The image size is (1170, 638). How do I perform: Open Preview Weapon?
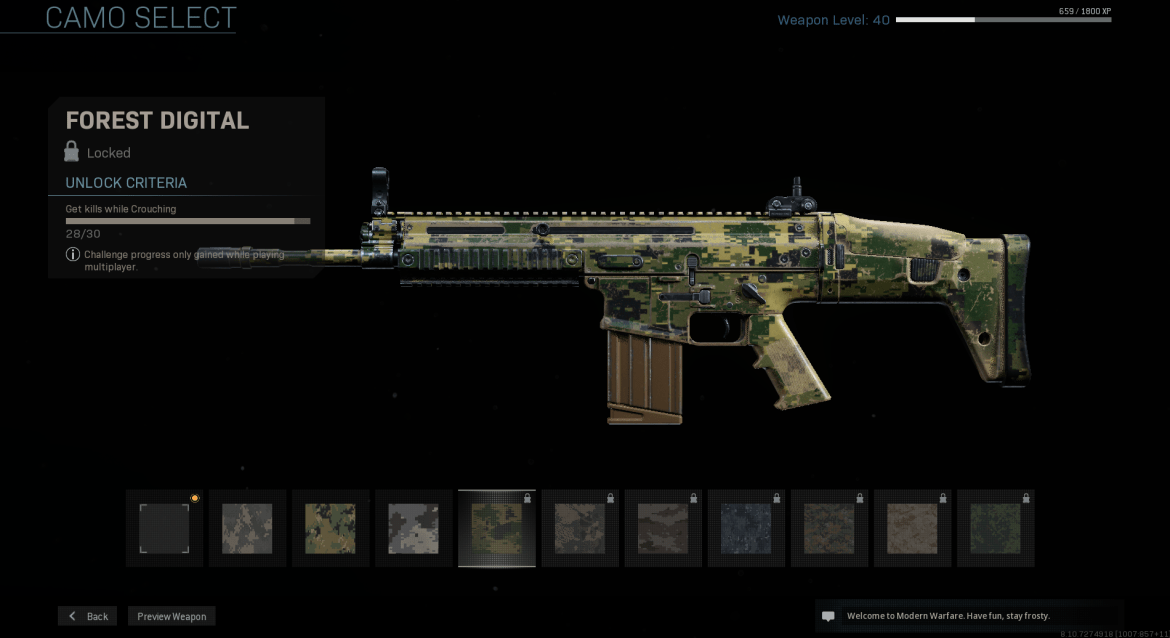[x=171, y=616]
